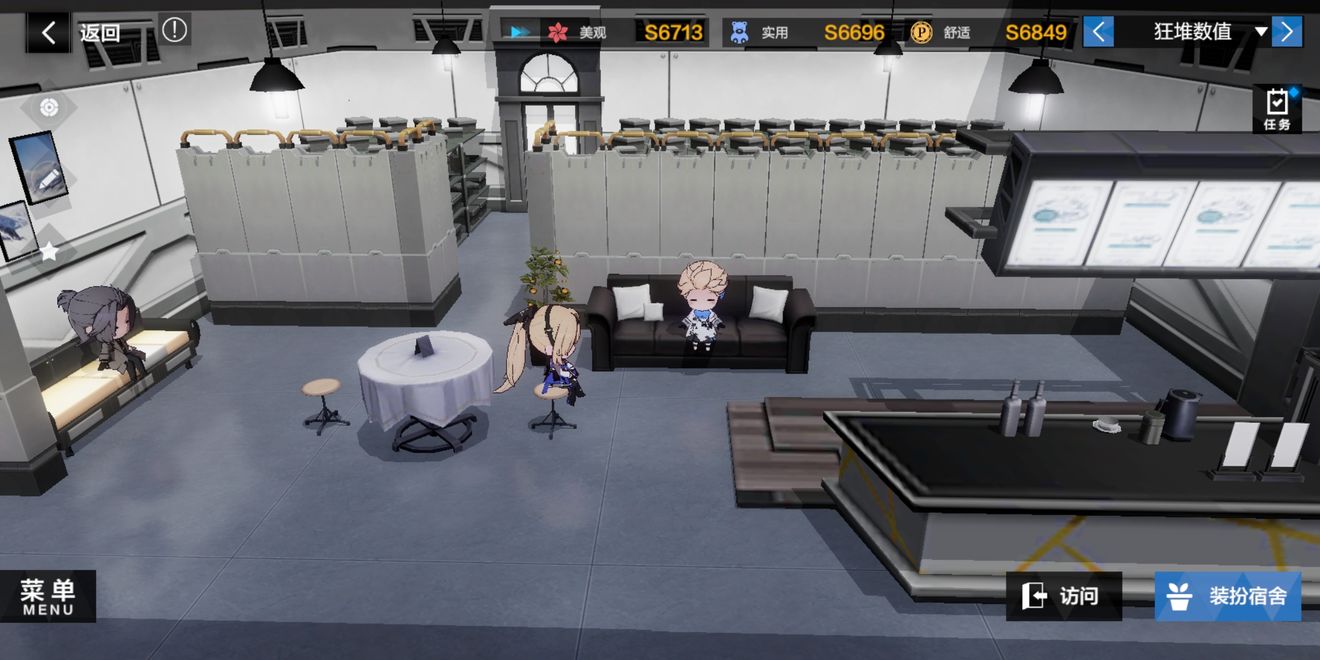Open the 狂堆数值 dormitory dropdown
1320x660 pixels.
tap(1207, 32)
